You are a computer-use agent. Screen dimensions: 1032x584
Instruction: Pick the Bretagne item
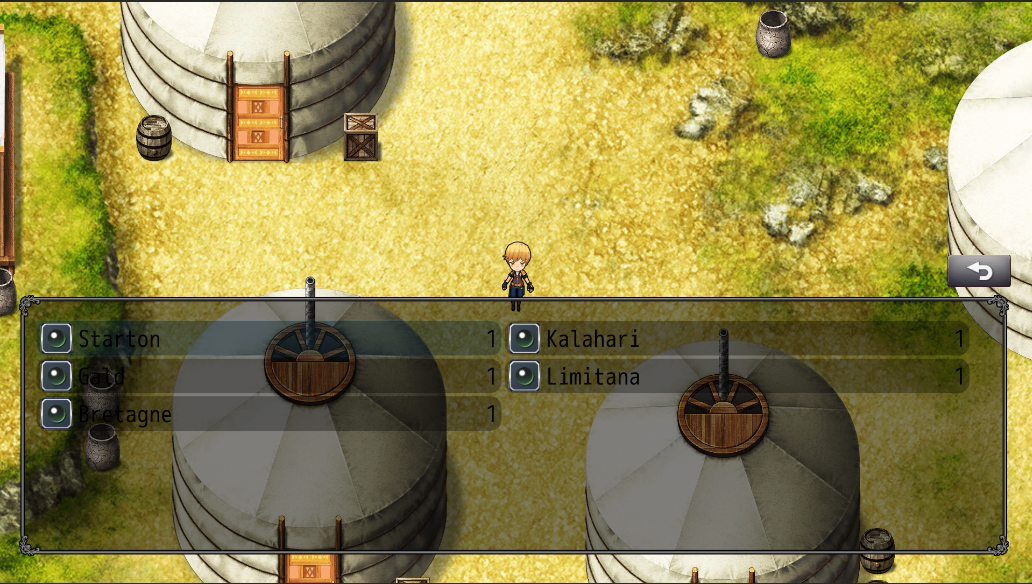click(268, 414)
